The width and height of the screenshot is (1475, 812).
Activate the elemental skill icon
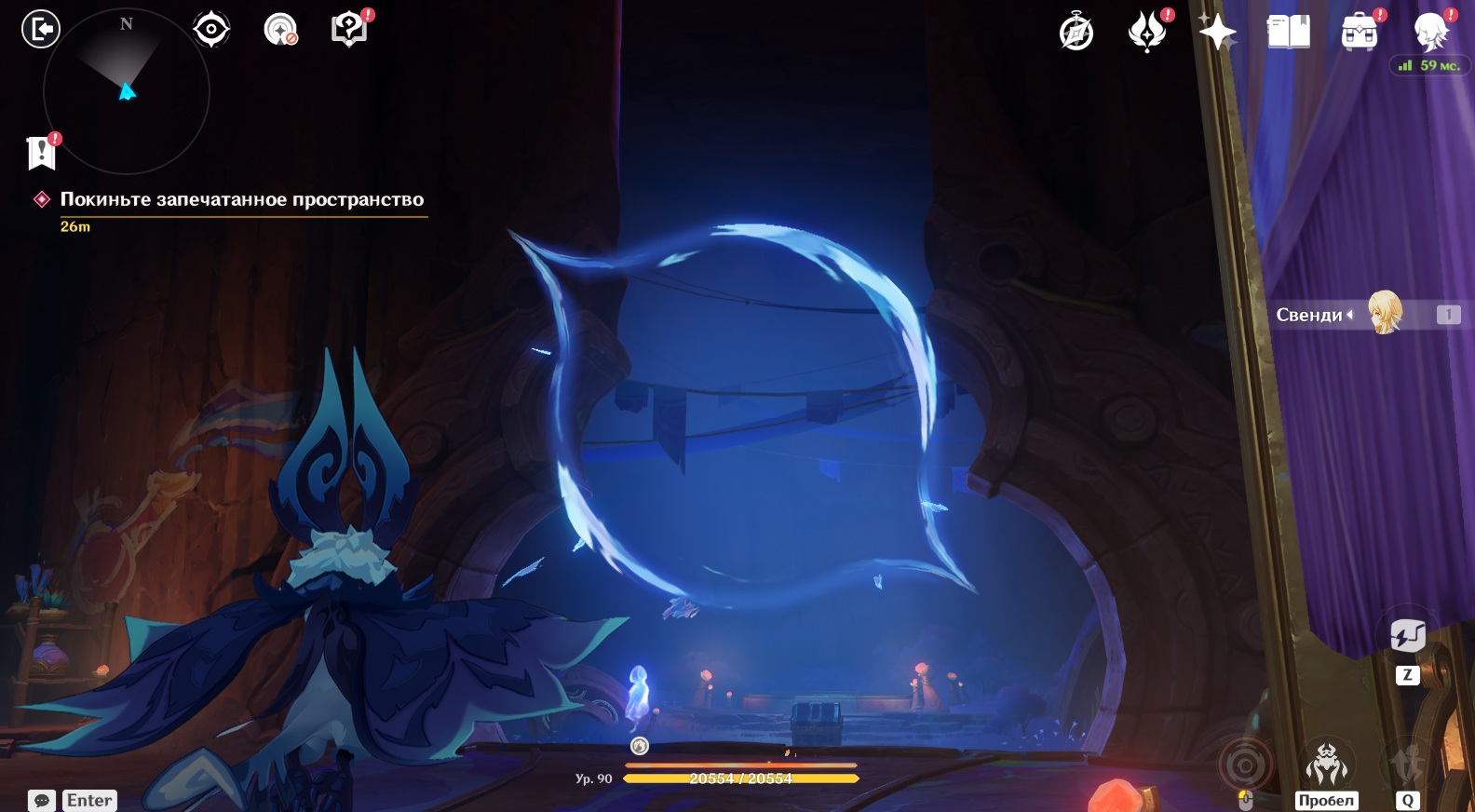pos(1407,764)
